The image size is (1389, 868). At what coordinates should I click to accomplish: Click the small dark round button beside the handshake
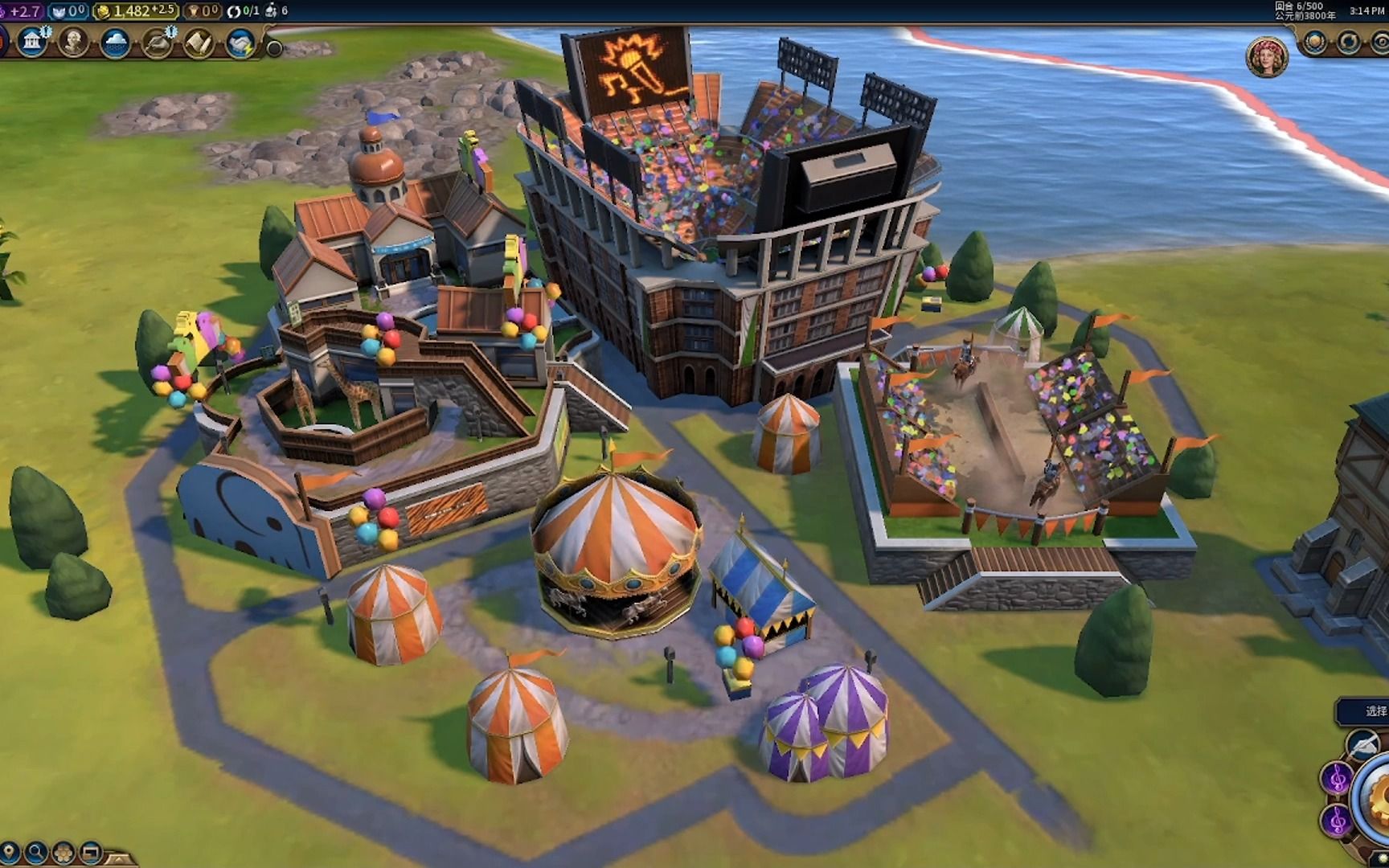[274, 48]
